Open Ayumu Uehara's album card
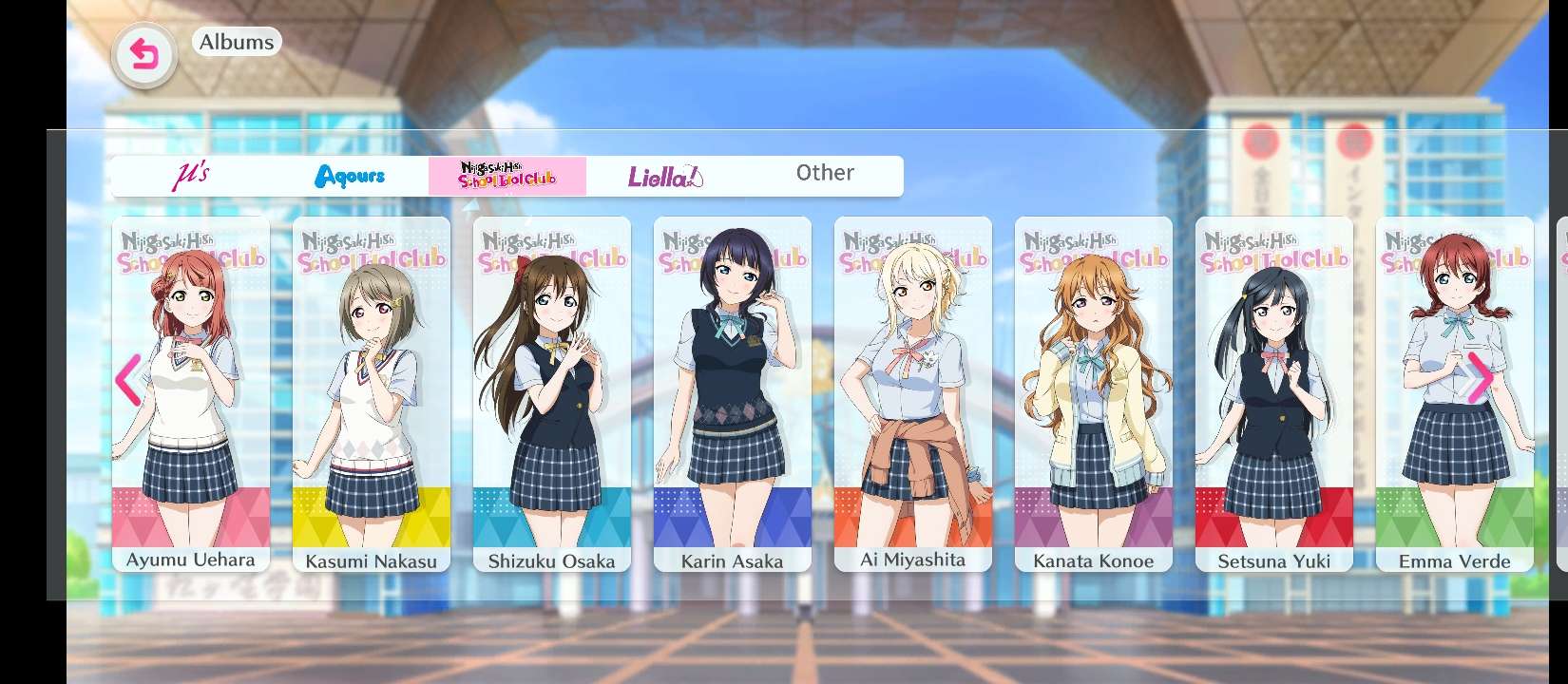The width and height of the screenshot is (1568, 684). 191,393
